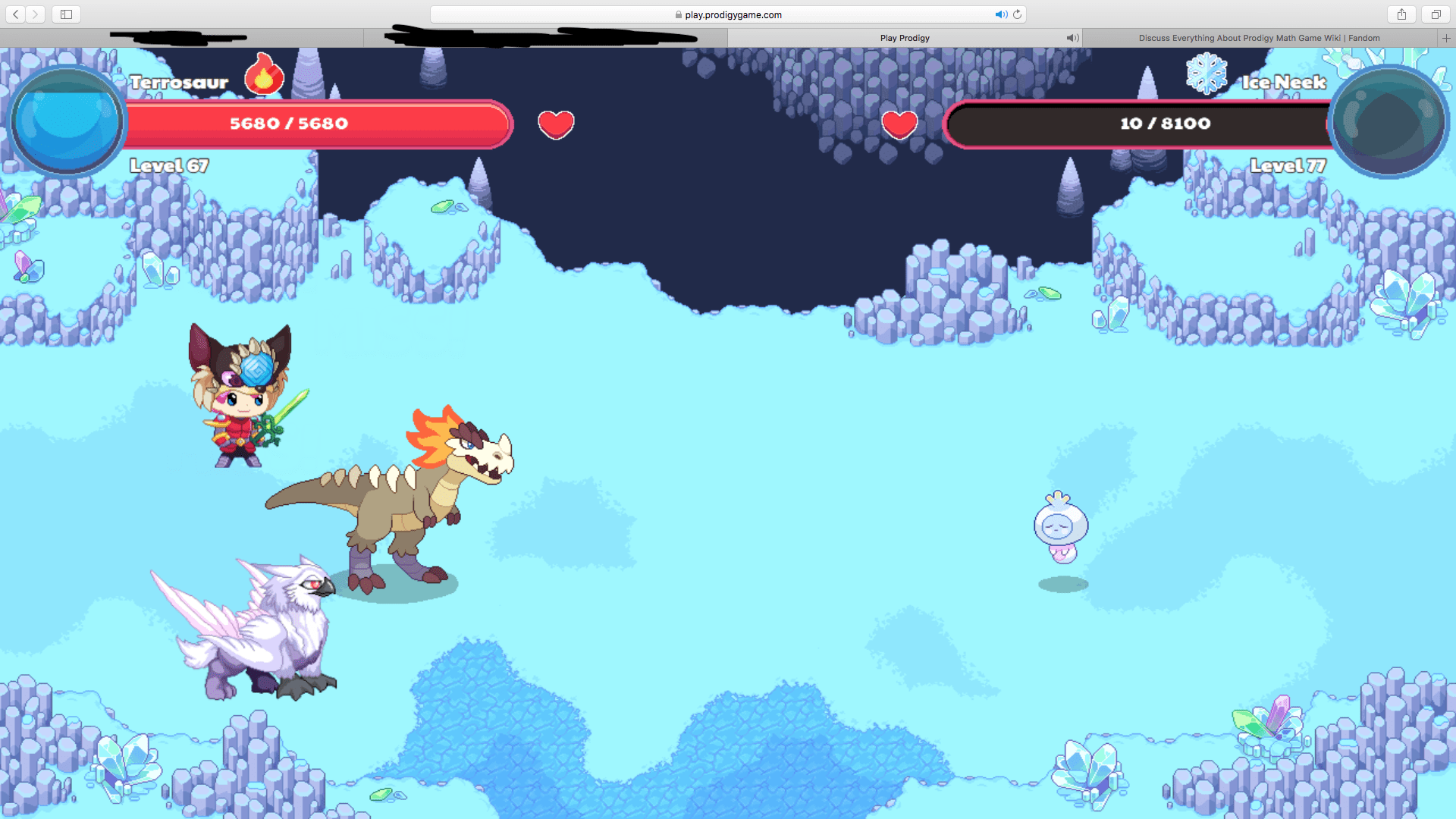Click the fire element icon beside Terrosaur
The height and width of the screenshot is (819, 1456).
pos(265,74)
